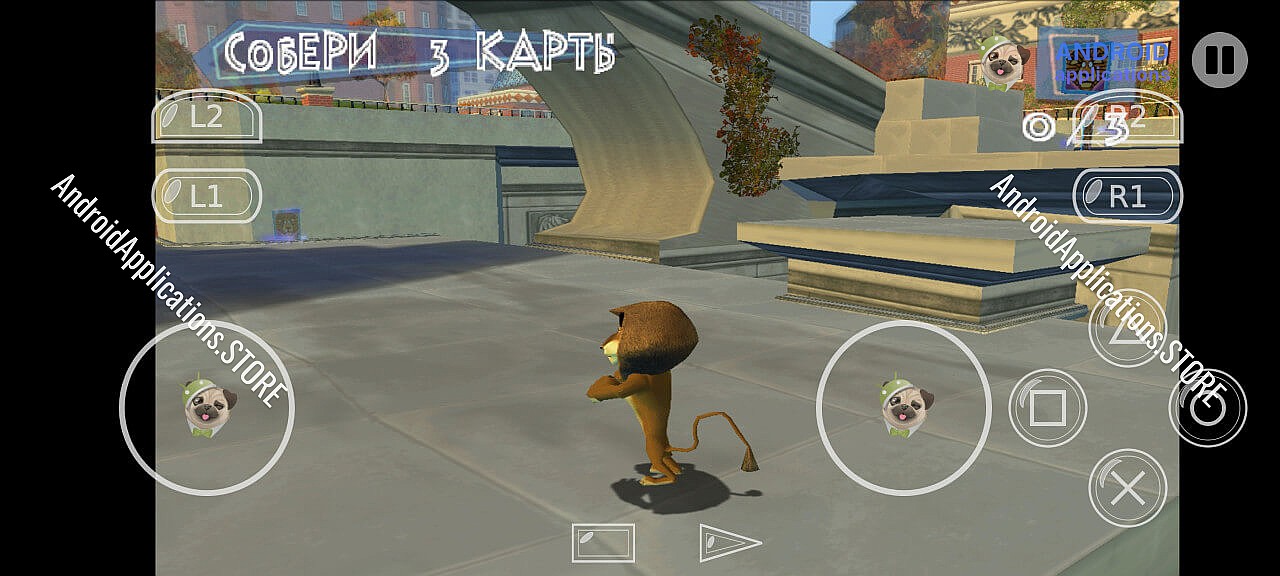
Task: Tap the rectangular Select button
Action: (x=603, y=542)
